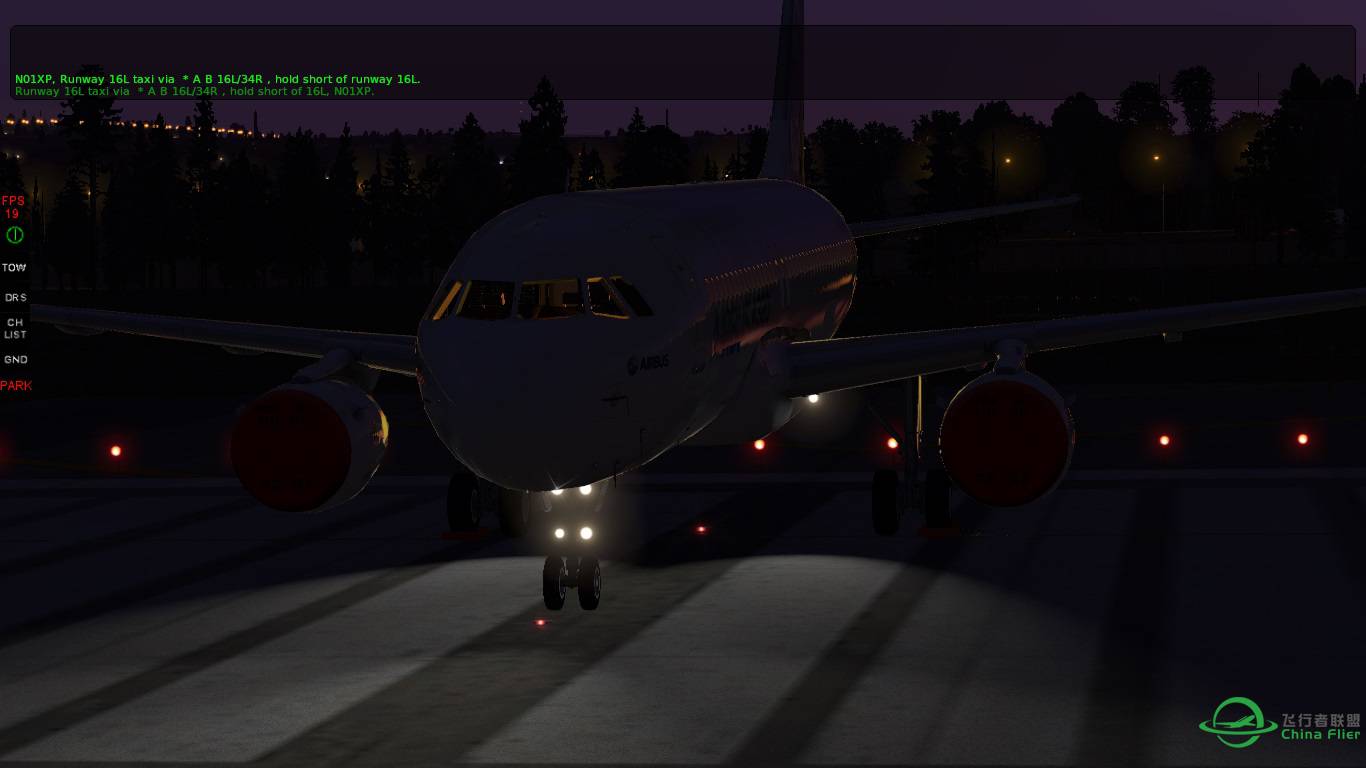Viewport: 1366px width, 768px height.
Task: Open DRS from the left sidebar
Action: (x=15, y=297)
